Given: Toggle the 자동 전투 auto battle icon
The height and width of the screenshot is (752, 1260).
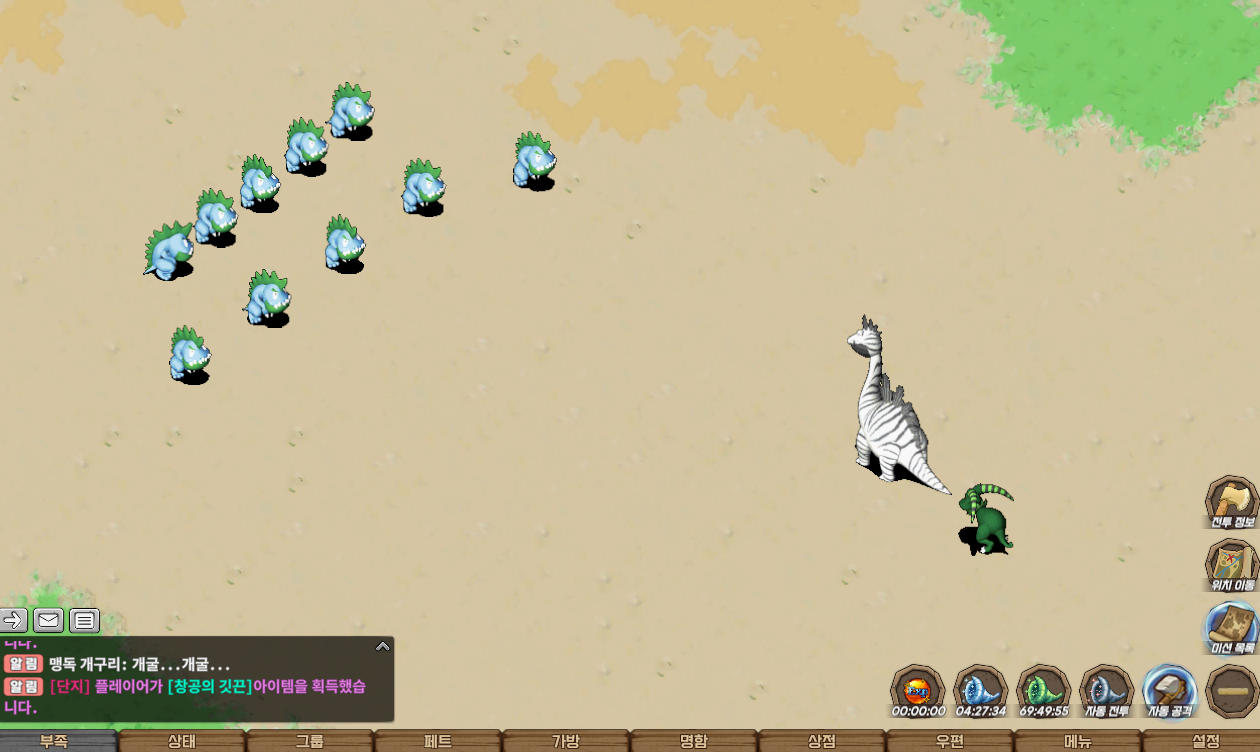Looking at the screenshot, I should click(1106, 690).
